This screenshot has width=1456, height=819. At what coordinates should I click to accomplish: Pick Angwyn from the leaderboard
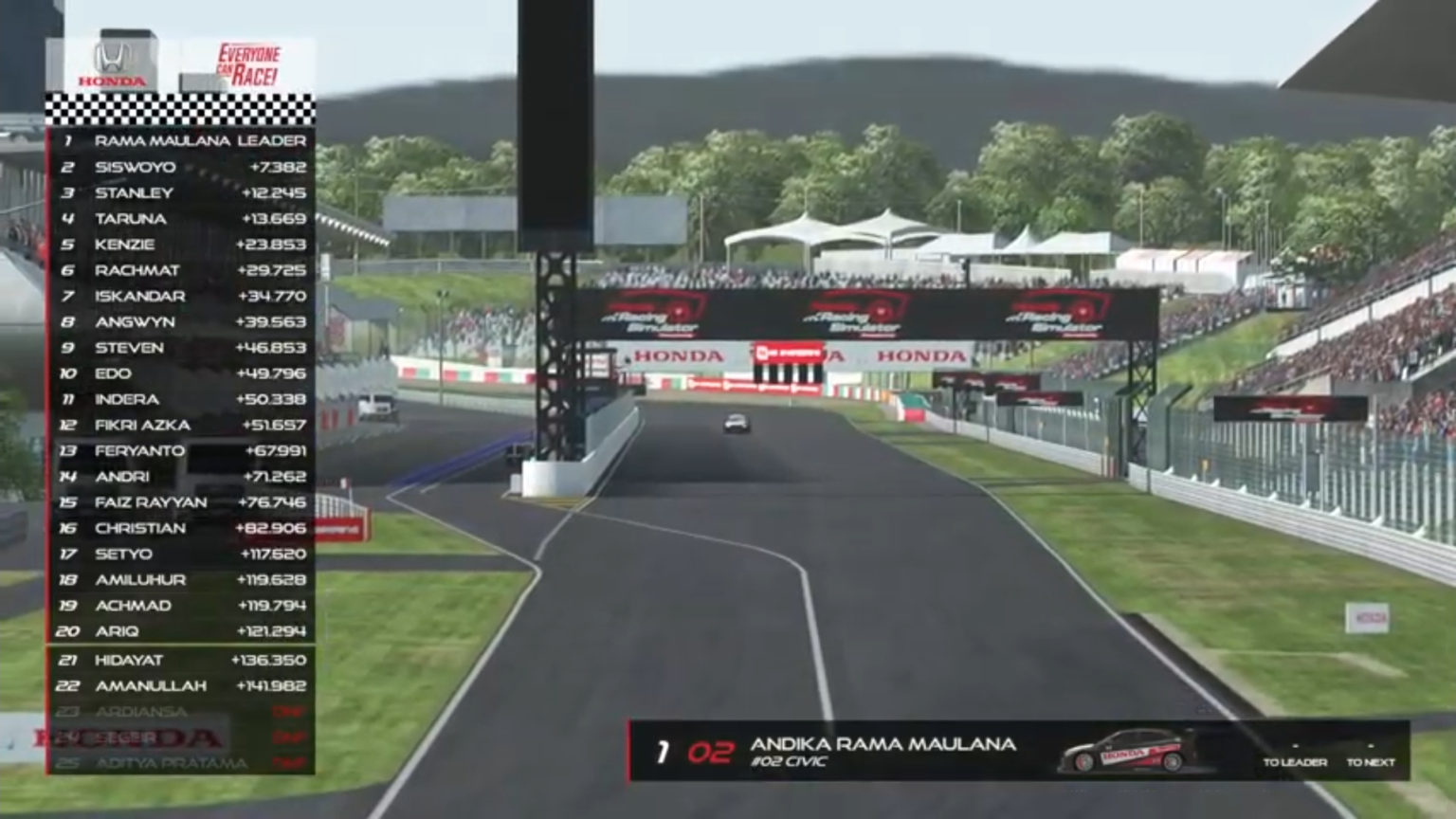click(181, 322)
